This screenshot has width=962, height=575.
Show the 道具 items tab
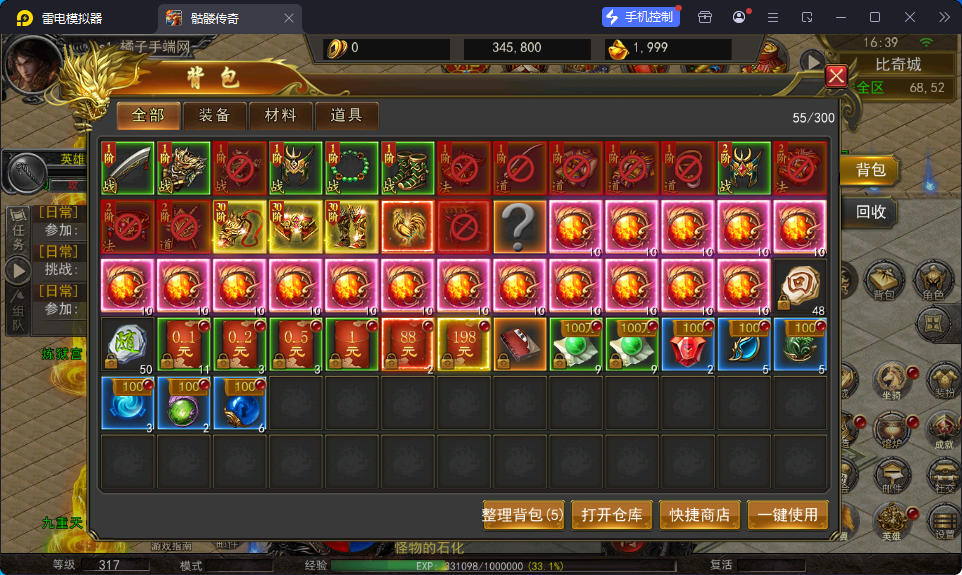click(x=346, y=115)
